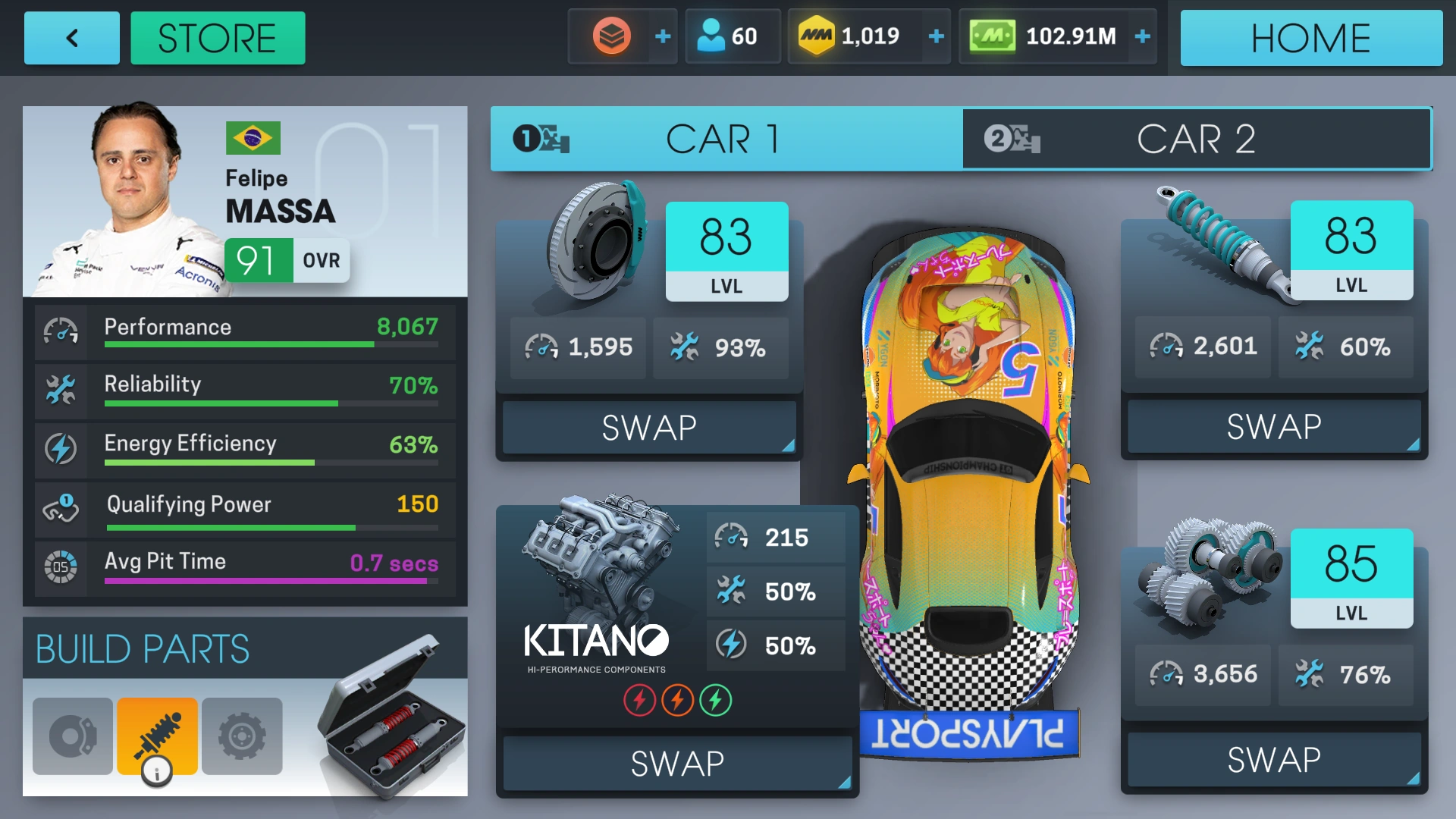Open Felipe Massa driver card

click(x=244, y=201)
